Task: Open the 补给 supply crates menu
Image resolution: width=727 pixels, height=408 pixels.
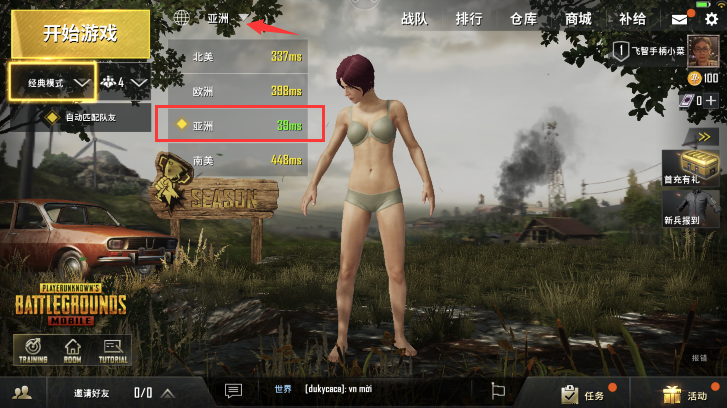Action: pos(632,19)
